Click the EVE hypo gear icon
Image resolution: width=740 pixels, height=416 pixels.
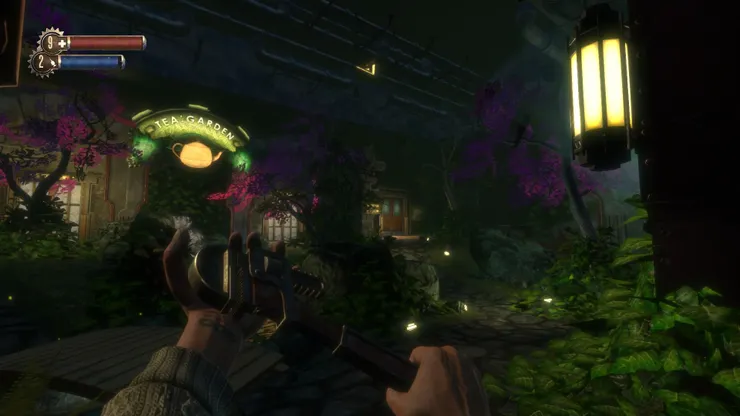pos(43,62)
